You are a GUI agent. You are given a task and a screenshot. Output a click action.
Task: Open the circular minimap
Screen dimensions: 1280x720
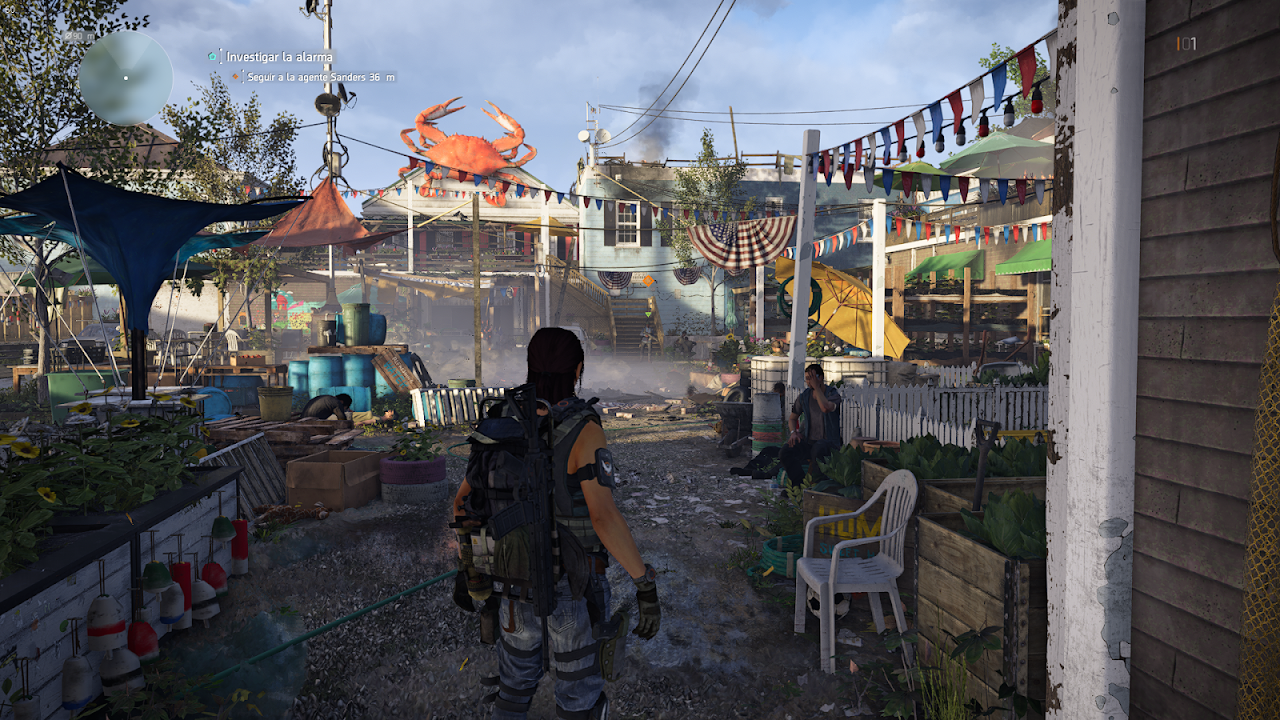125,77
